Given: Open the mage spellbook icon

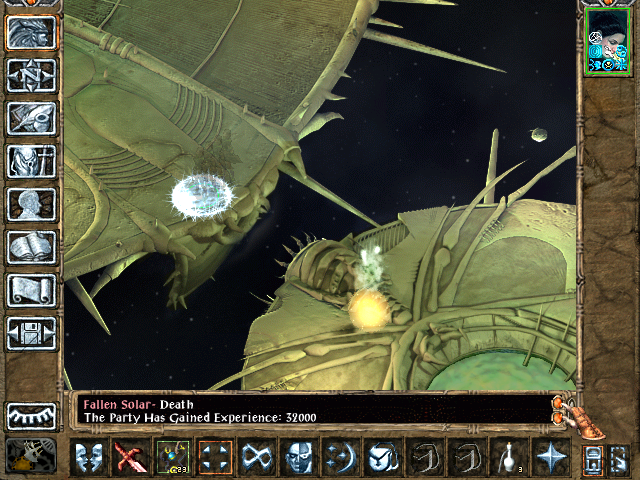Looking at the screenshot, I should click(x=31, y=247).
